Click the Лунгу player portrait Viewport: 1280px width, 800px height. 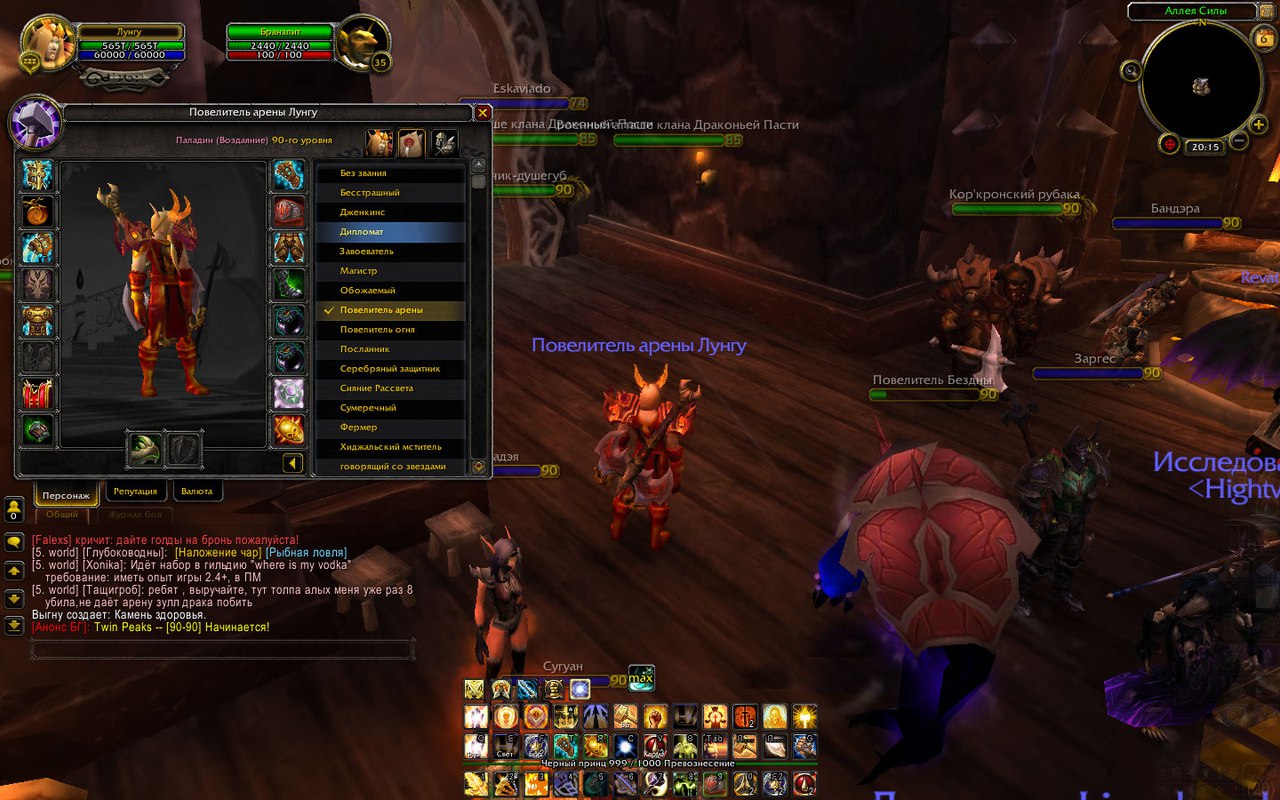coord(46,44)
